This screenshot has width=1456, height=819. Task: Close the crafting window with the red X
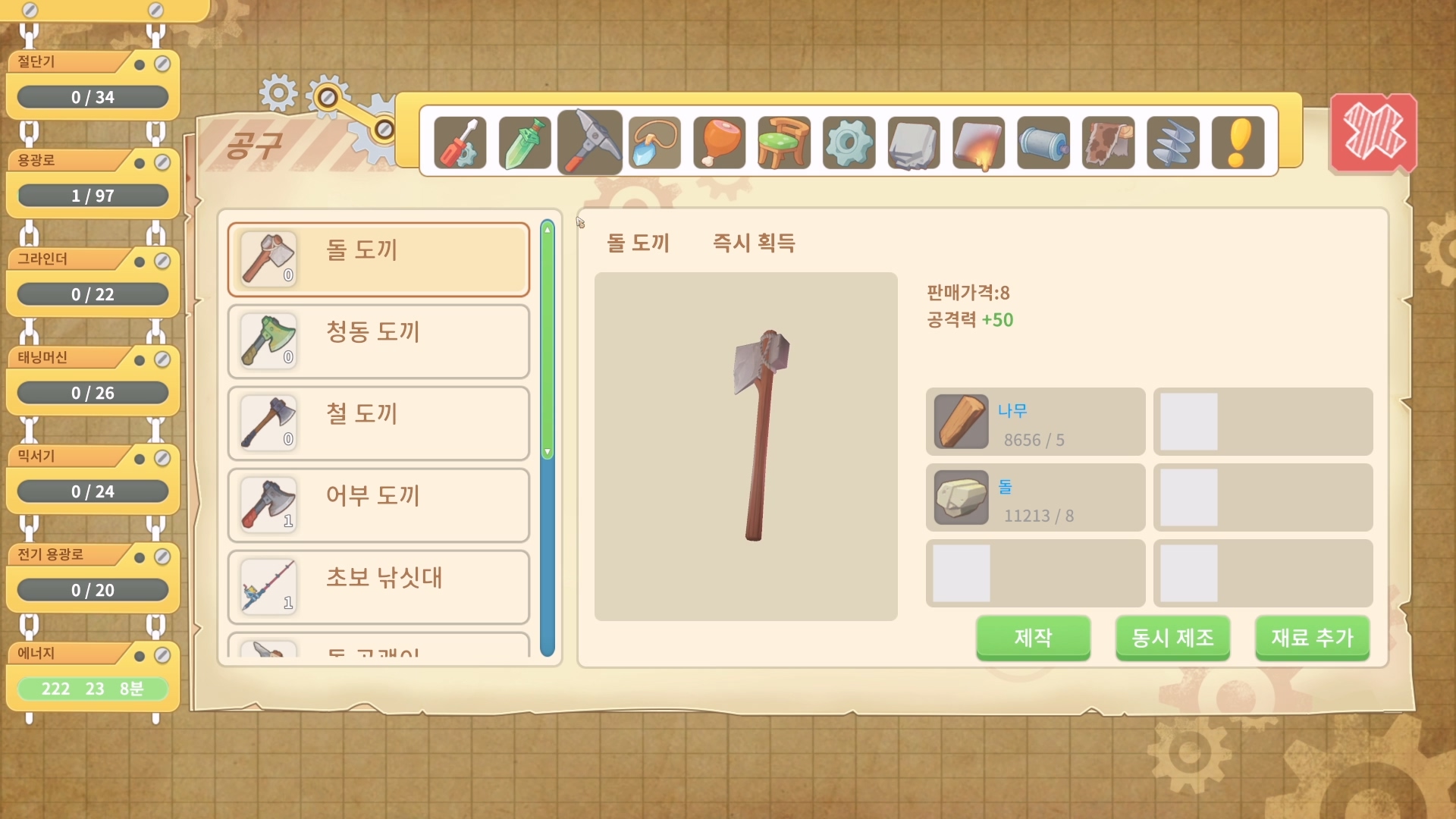[1373, 133]
